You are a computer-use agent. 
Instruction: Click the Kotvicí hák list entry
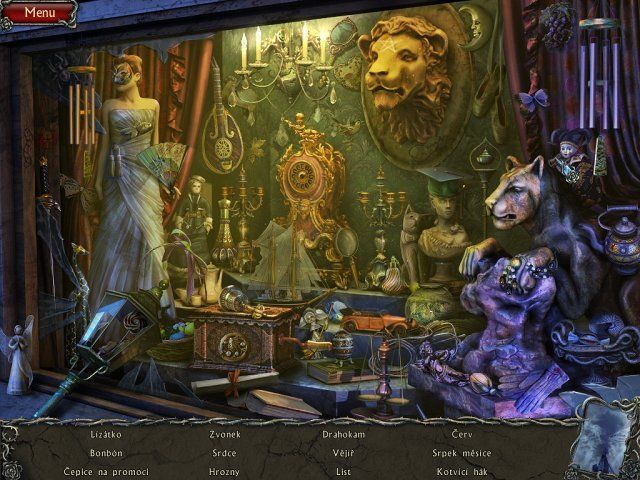461,471
